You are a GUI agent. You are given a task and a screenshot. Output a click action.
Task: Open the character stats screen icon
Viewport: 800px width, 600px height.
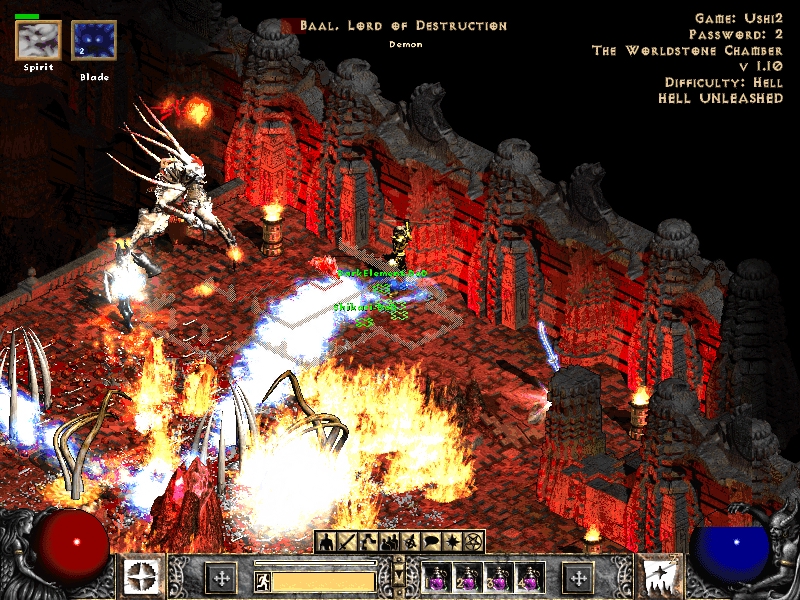325,542
